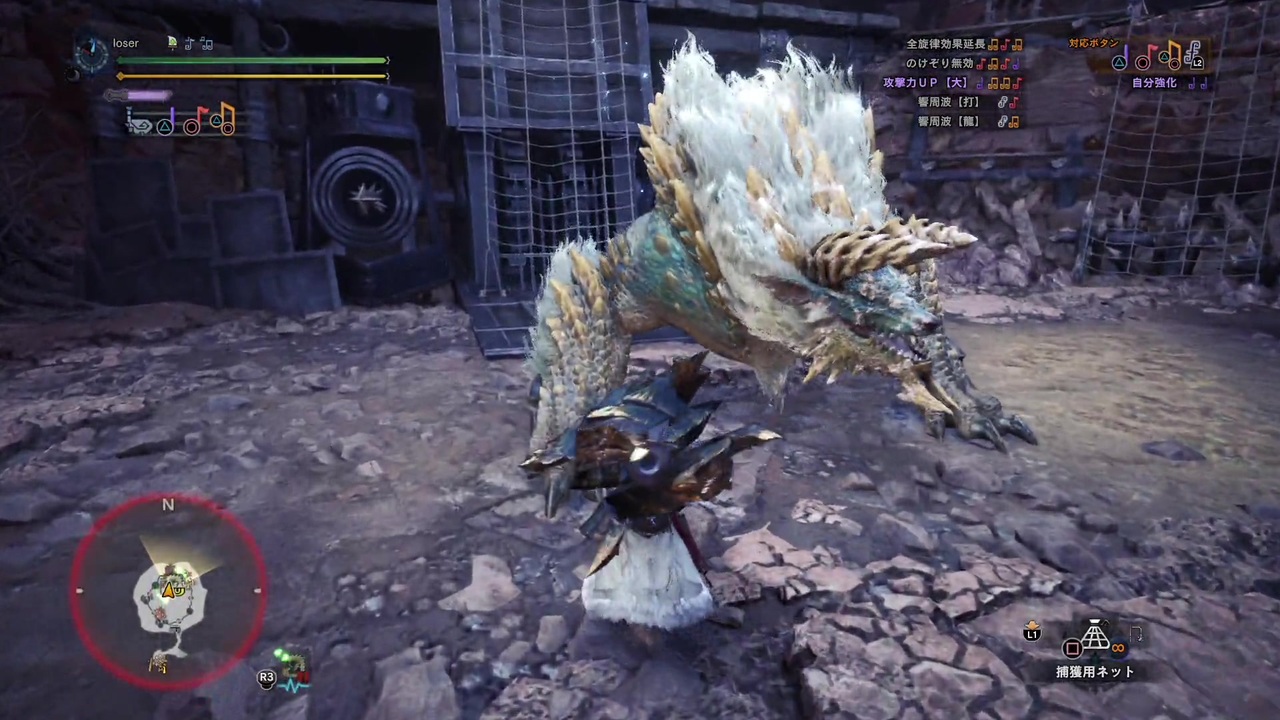The width and height of the screenshot is (1280, 720).
Task: Select the 攻撃力UP【大】 buff list entry
Action: coord(924,82)
